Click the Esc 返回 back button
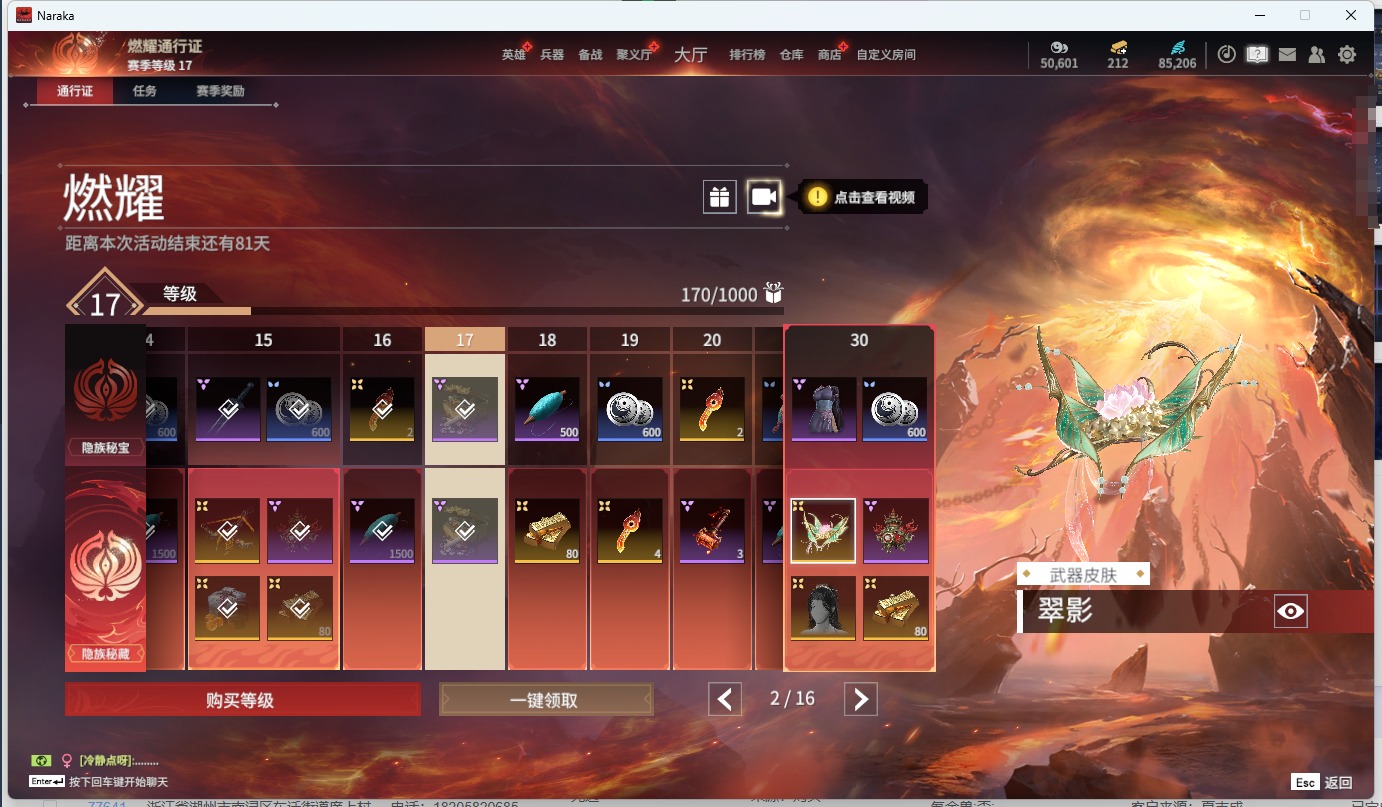Viewport: 1382px width, 807px height. [1322, 782]
